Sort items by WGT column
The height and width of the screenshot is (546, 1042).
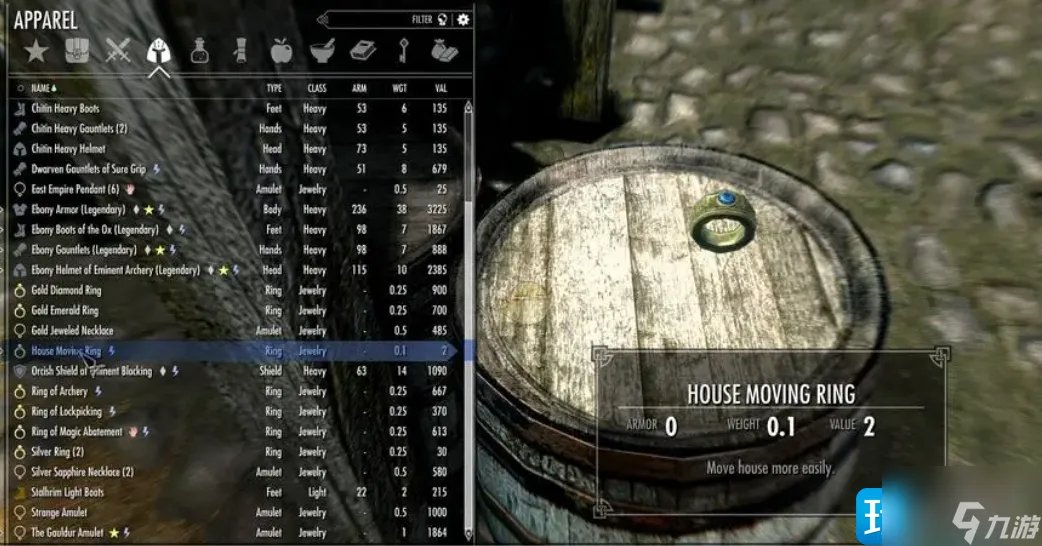(x=400, y=88)
